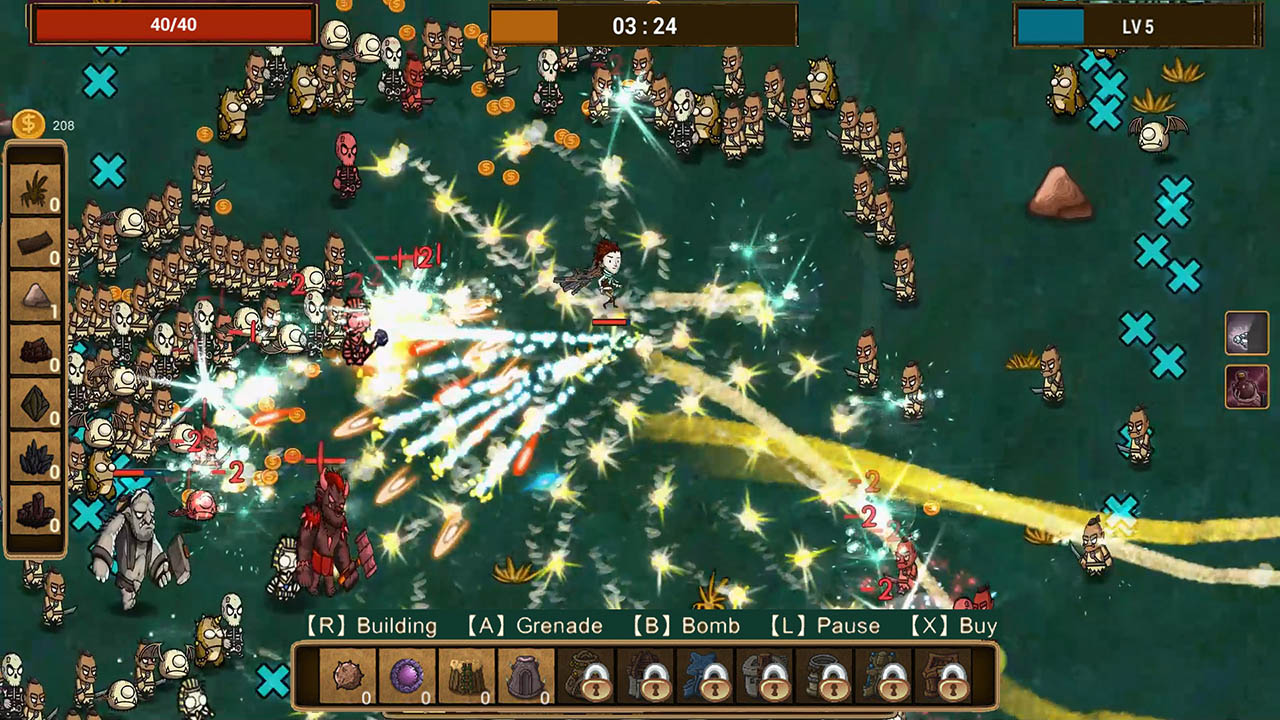
Task: Select the wood log resource slot
Action: (x=35, y=240)
